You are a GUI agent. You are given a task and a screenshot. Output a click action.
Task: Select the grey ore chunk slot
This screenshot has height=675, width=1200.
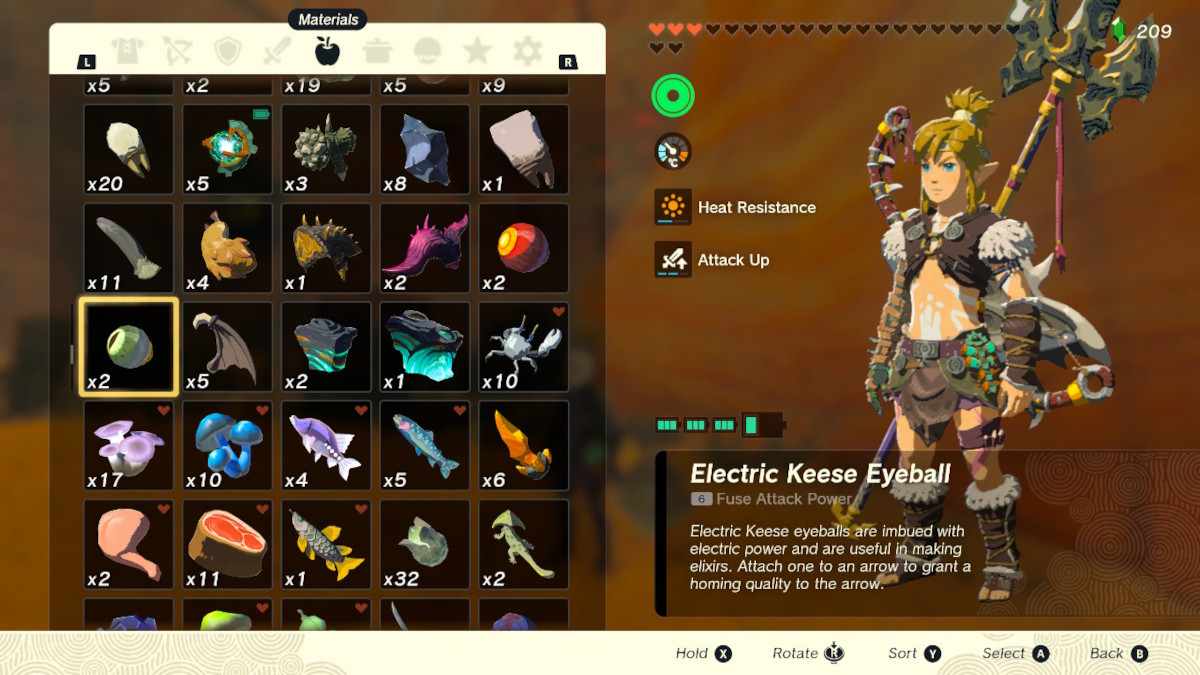point(424,149)
